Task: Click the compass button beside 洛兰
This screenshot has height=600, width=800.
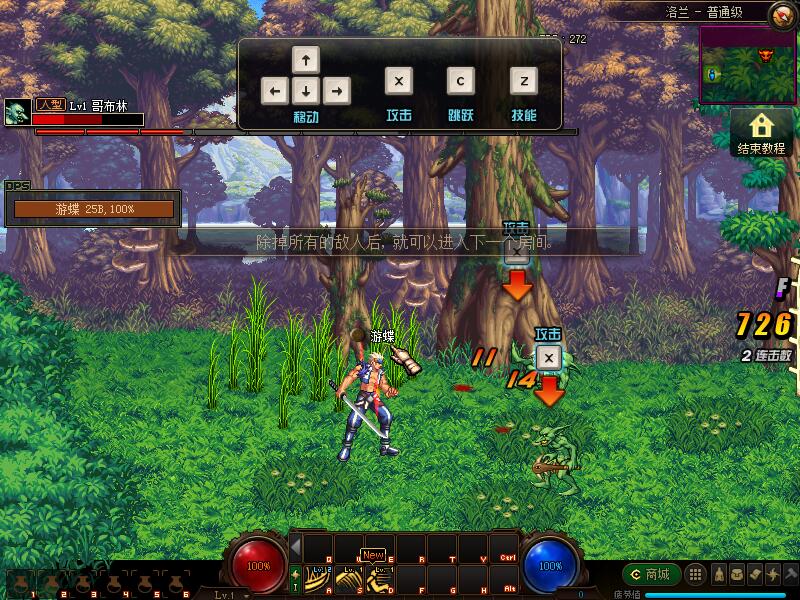Action: tap(783, 14)
